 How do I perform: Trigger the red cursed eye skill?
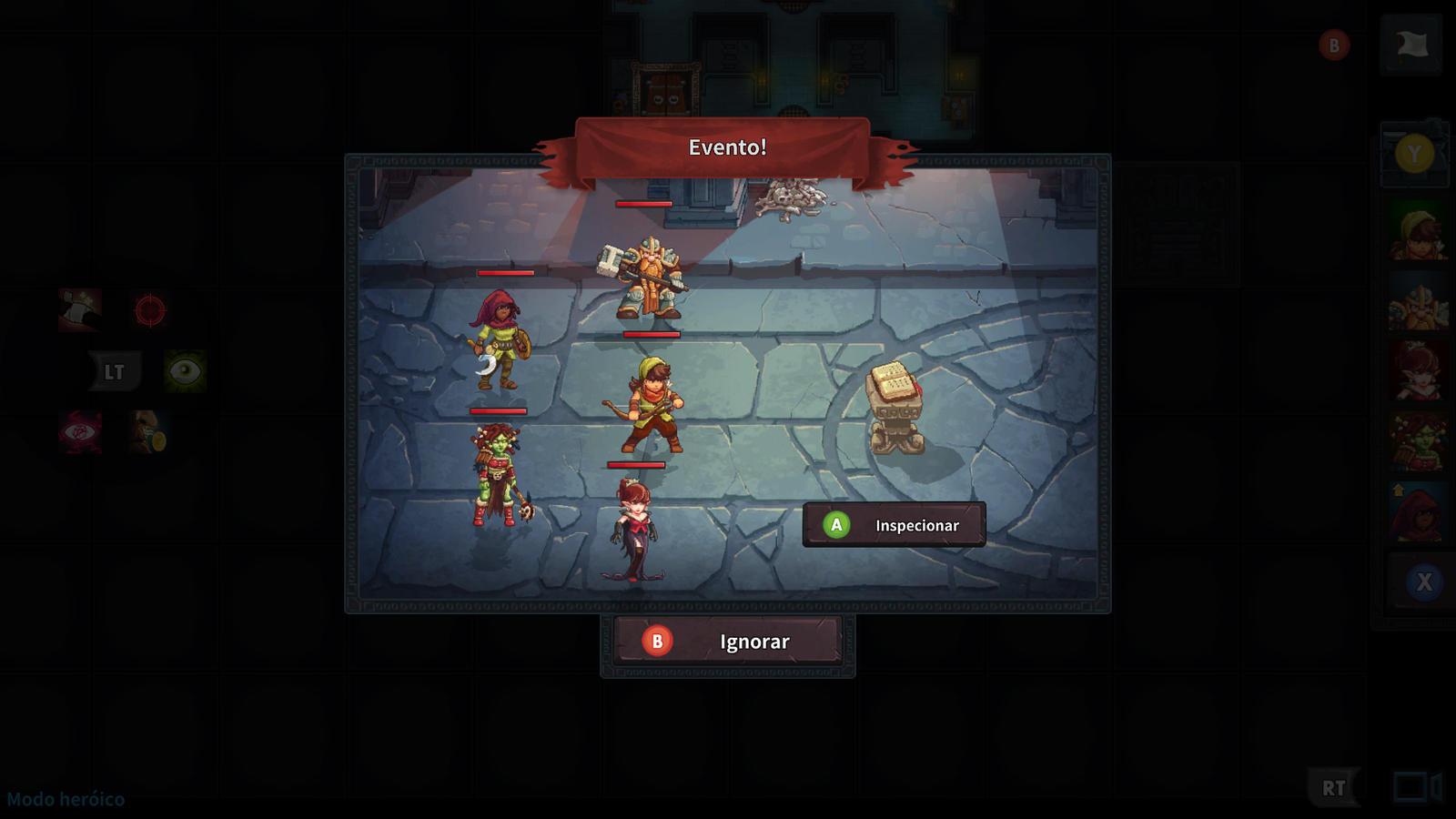(80, 431)
